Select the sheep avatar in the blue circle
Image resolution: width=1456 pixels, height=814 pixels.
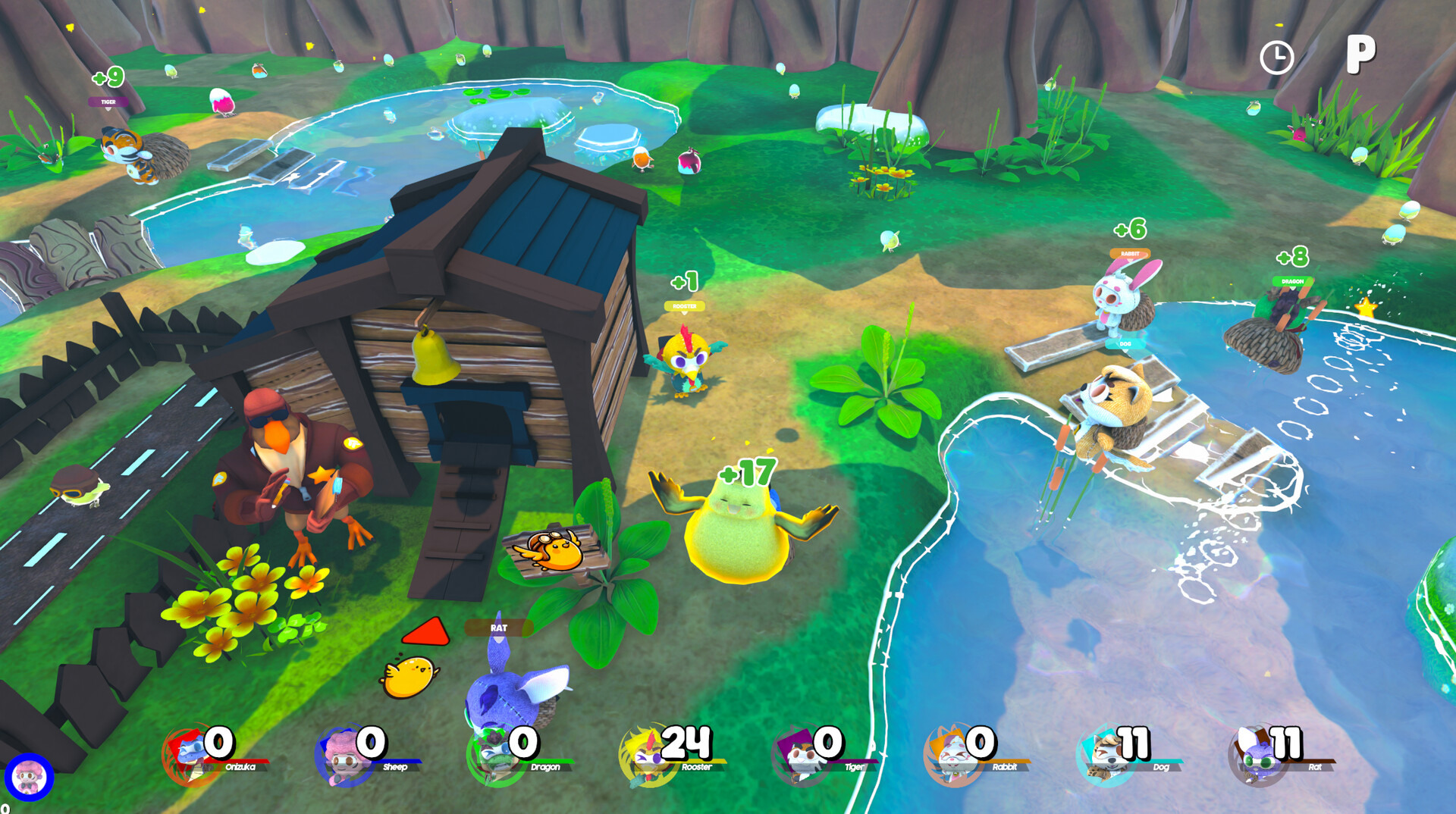tap(30, 777)
